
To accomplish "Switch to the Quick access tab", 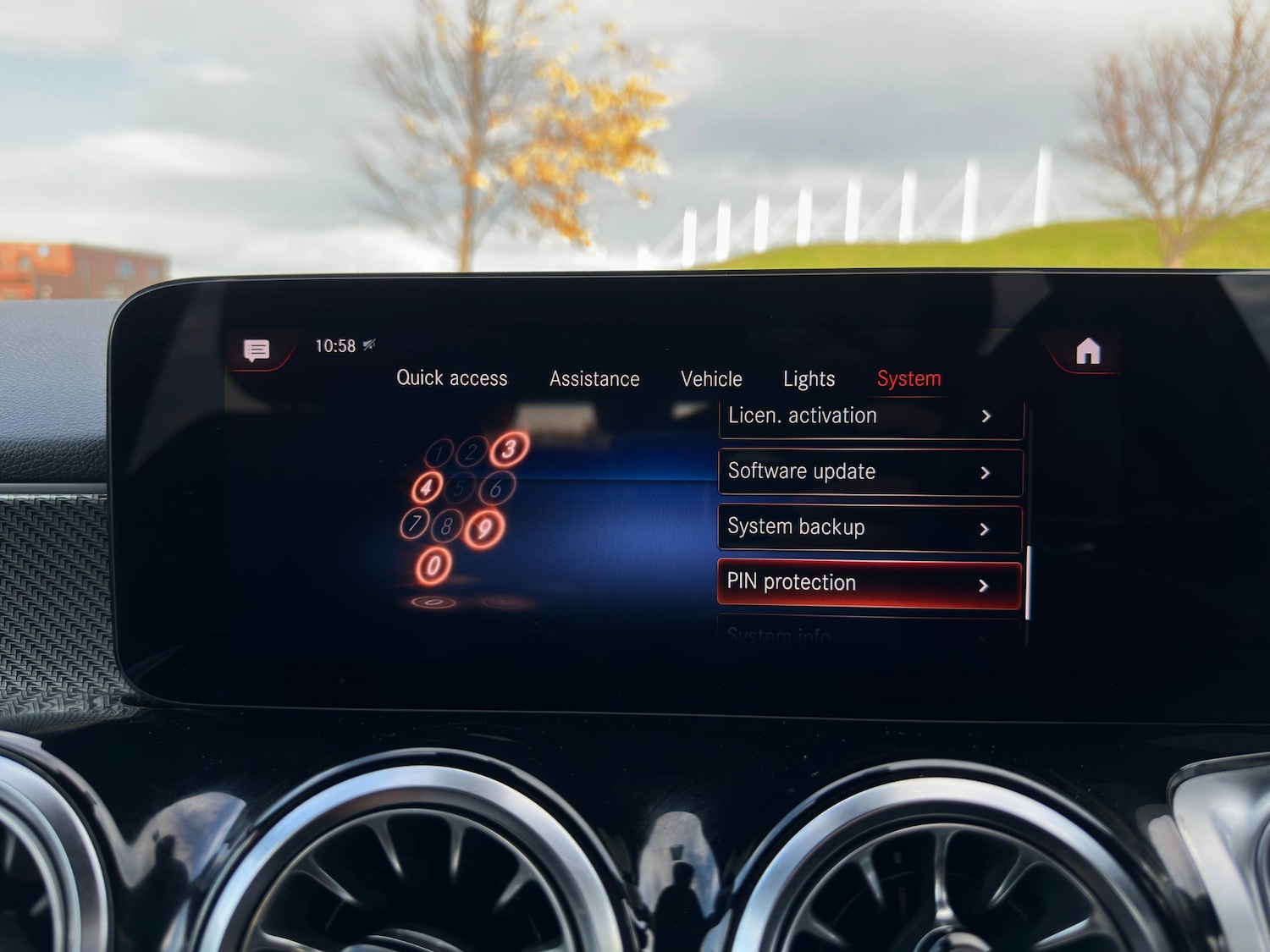I will pos(451,379).
